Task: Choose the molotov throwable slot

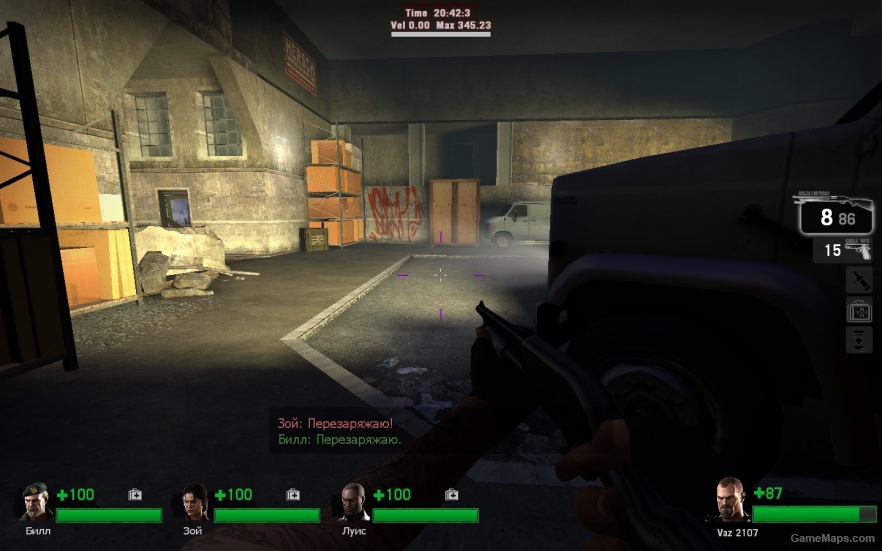Action: click(859, 280)
